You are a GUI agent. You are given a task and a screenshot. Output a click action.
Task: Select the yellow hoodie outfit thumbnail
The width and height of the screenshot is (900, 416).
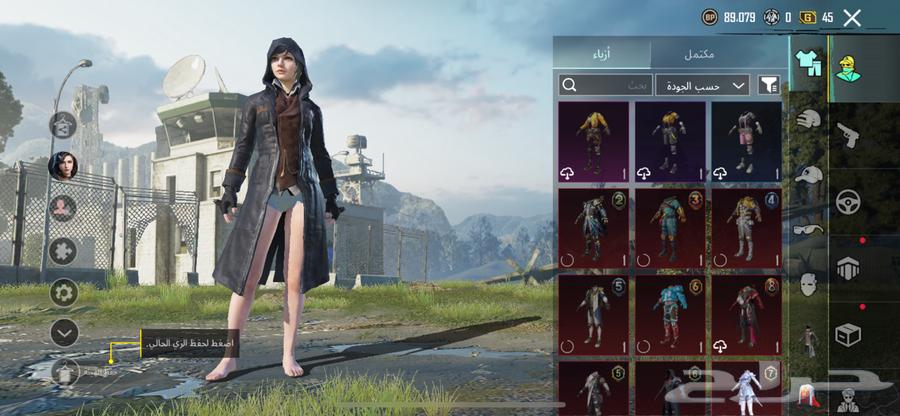pos(593,141)
